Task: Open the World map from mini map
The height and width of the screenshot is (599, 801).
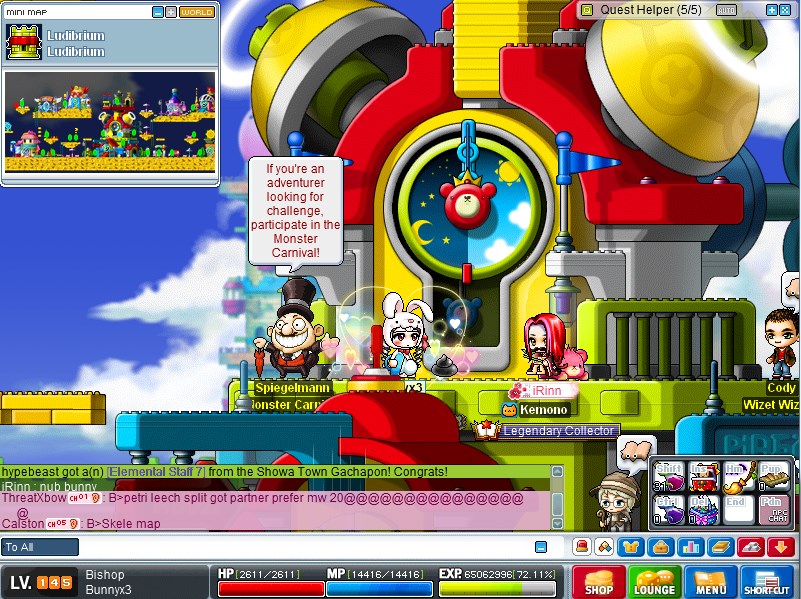Action: click(x=197, y=12)
